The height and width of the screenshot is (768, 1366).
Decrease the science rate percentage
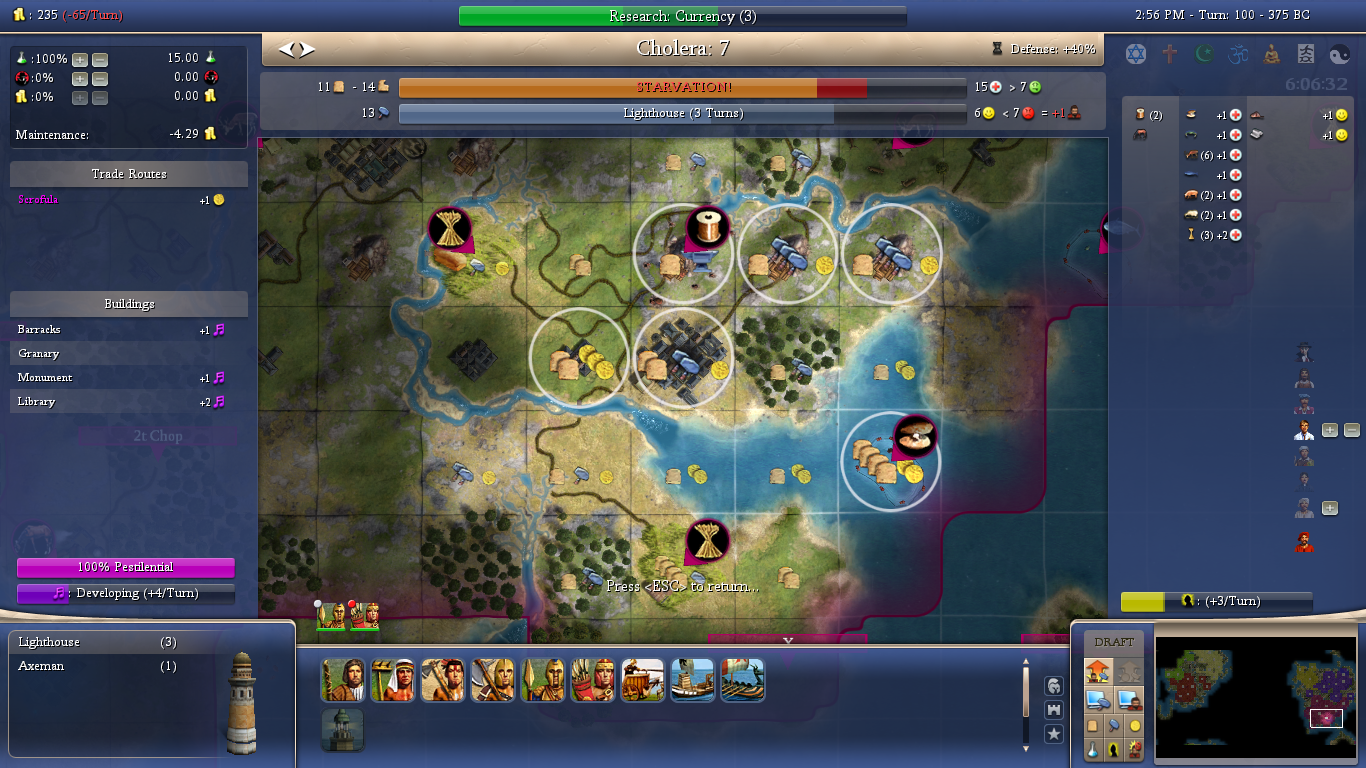click(99, 59)
